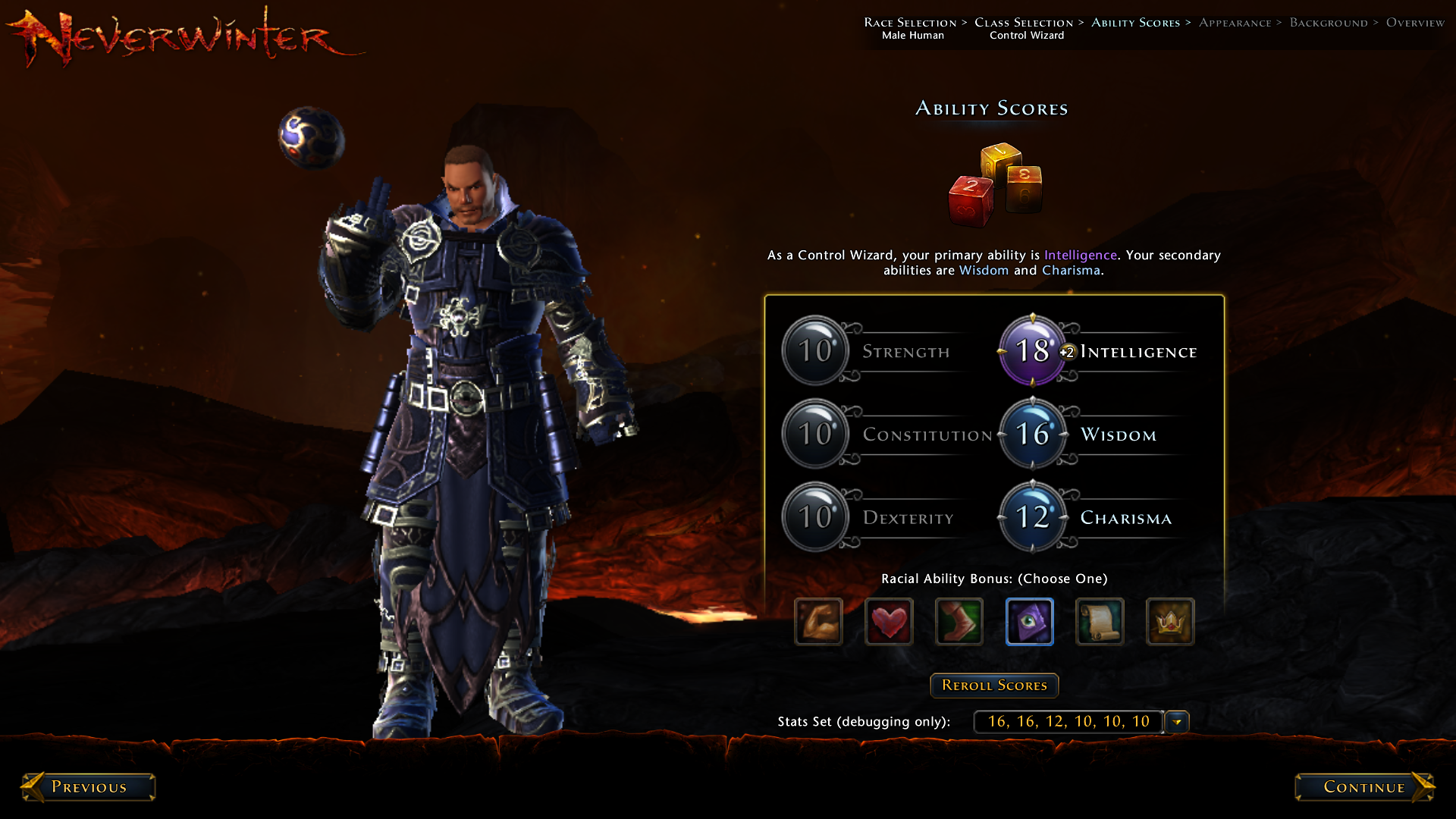Return to the Class Selection step
This screenshot has height=819, width=1456.
1024,23
